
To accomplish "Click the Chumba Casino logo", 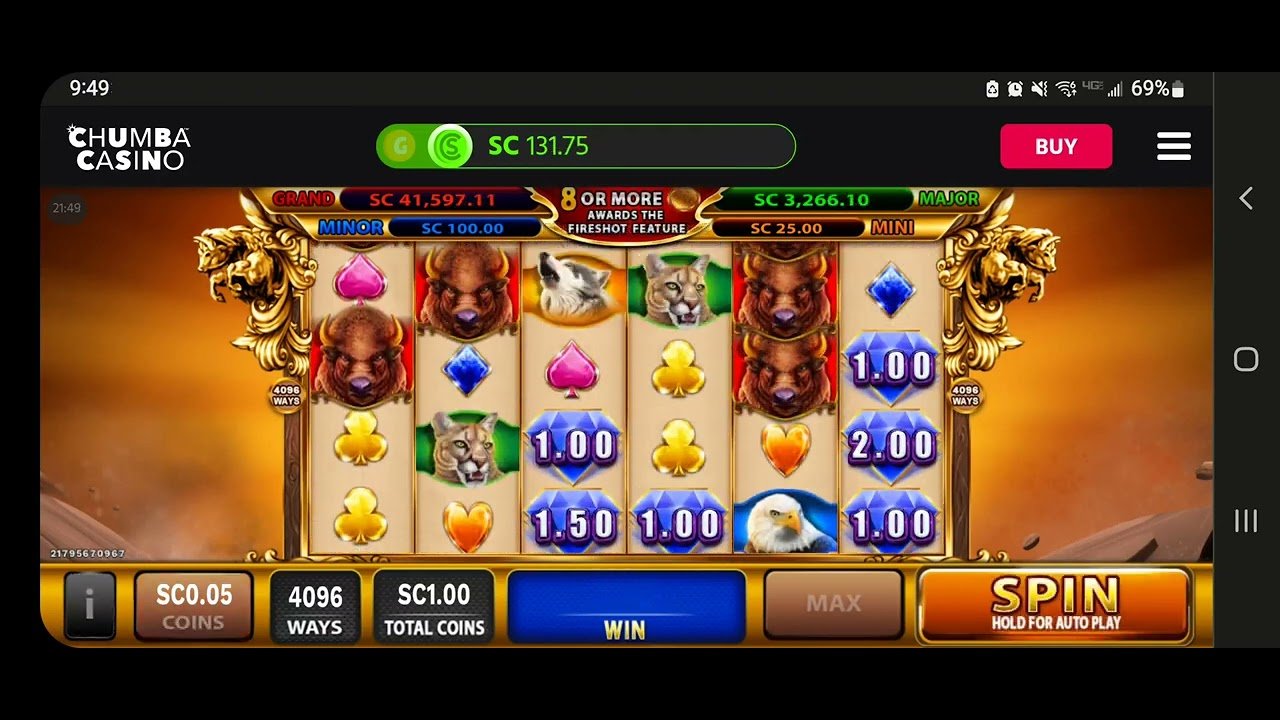I will [x=127, y=145].
